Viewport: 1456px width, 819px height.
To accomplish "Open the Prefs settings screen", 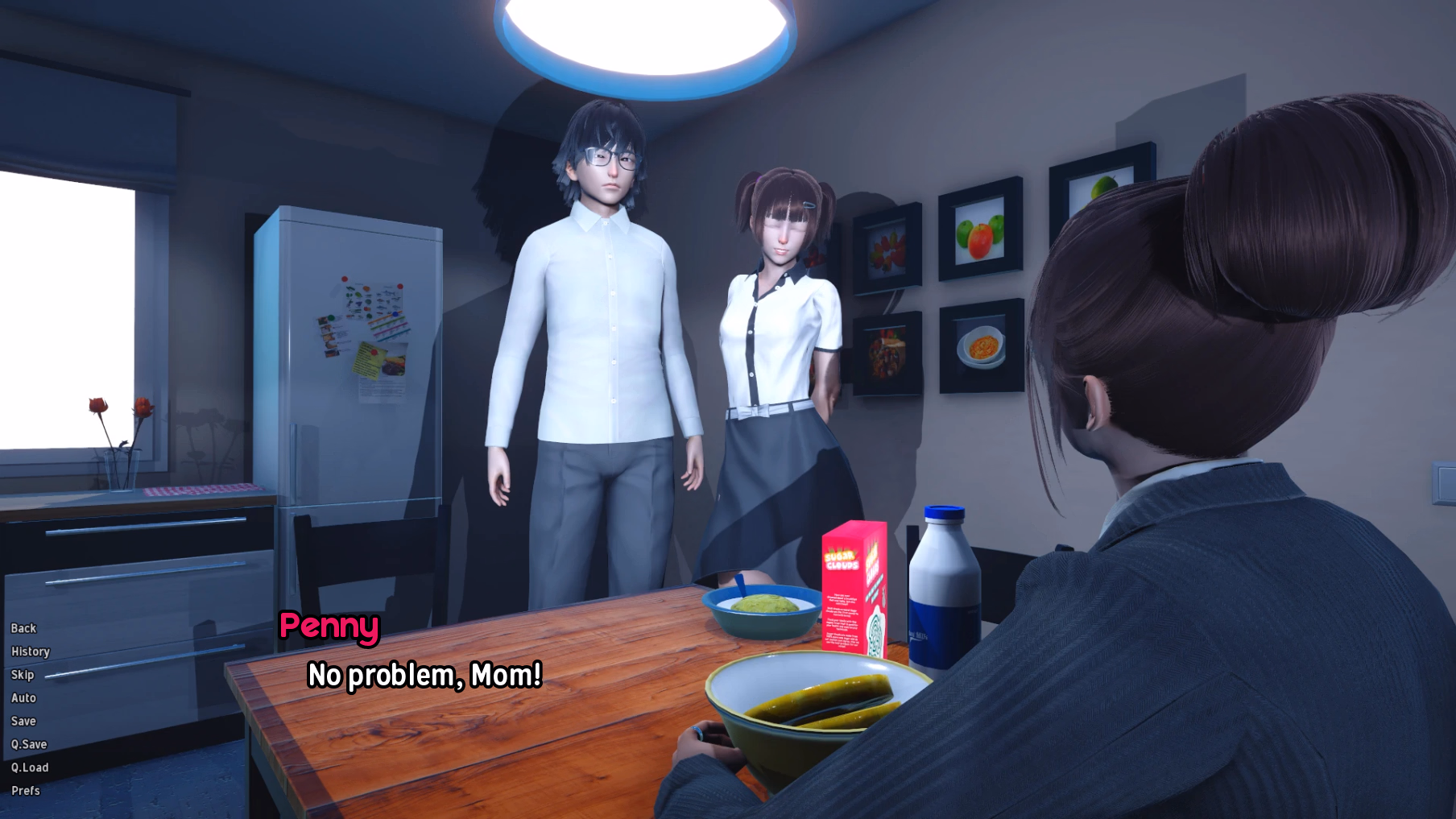I will point(24,791).
